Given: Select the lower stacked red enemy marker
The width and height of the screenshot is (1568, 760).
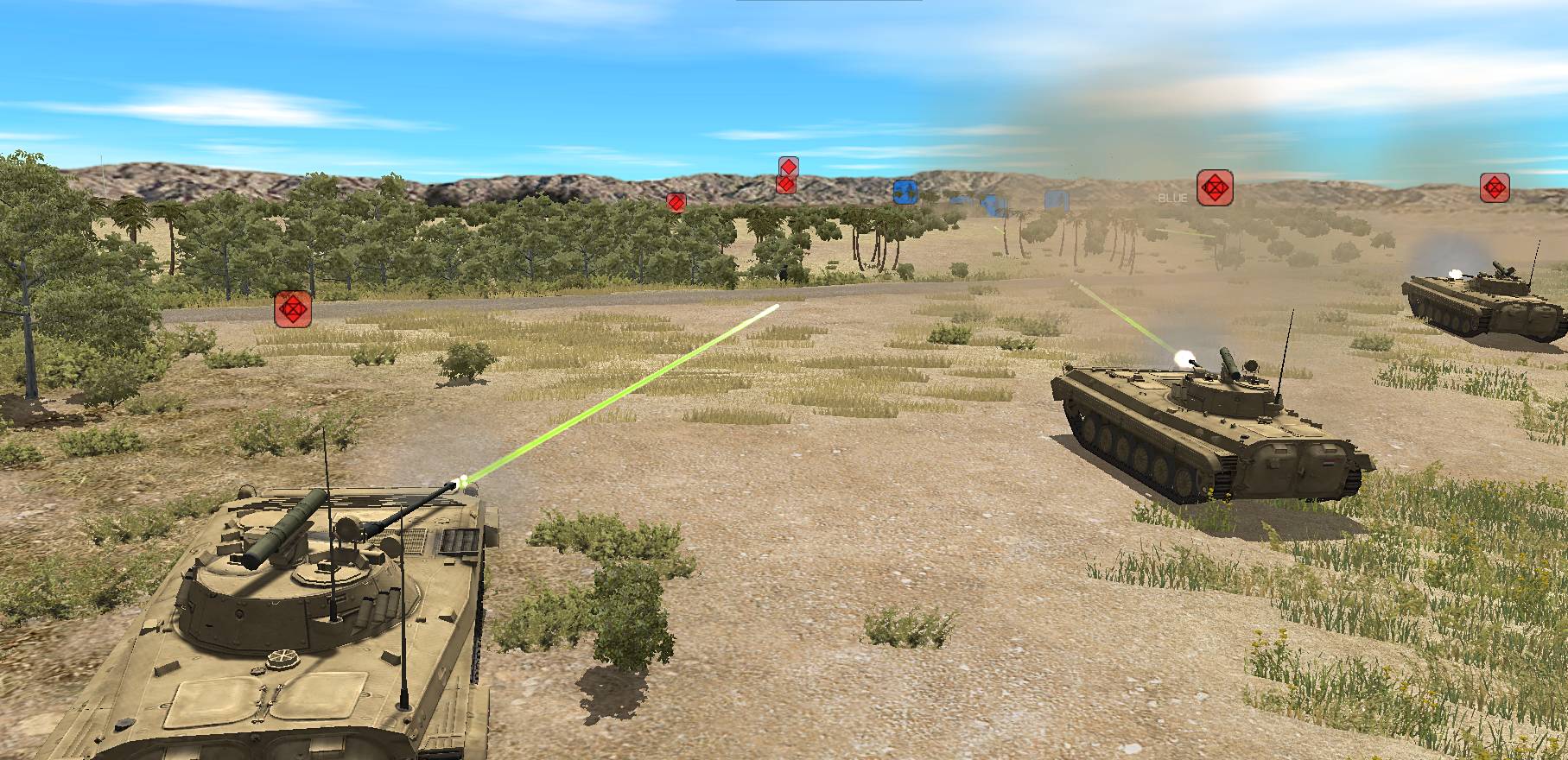Looking at the screenshot, I should click(x=784, y=187).
